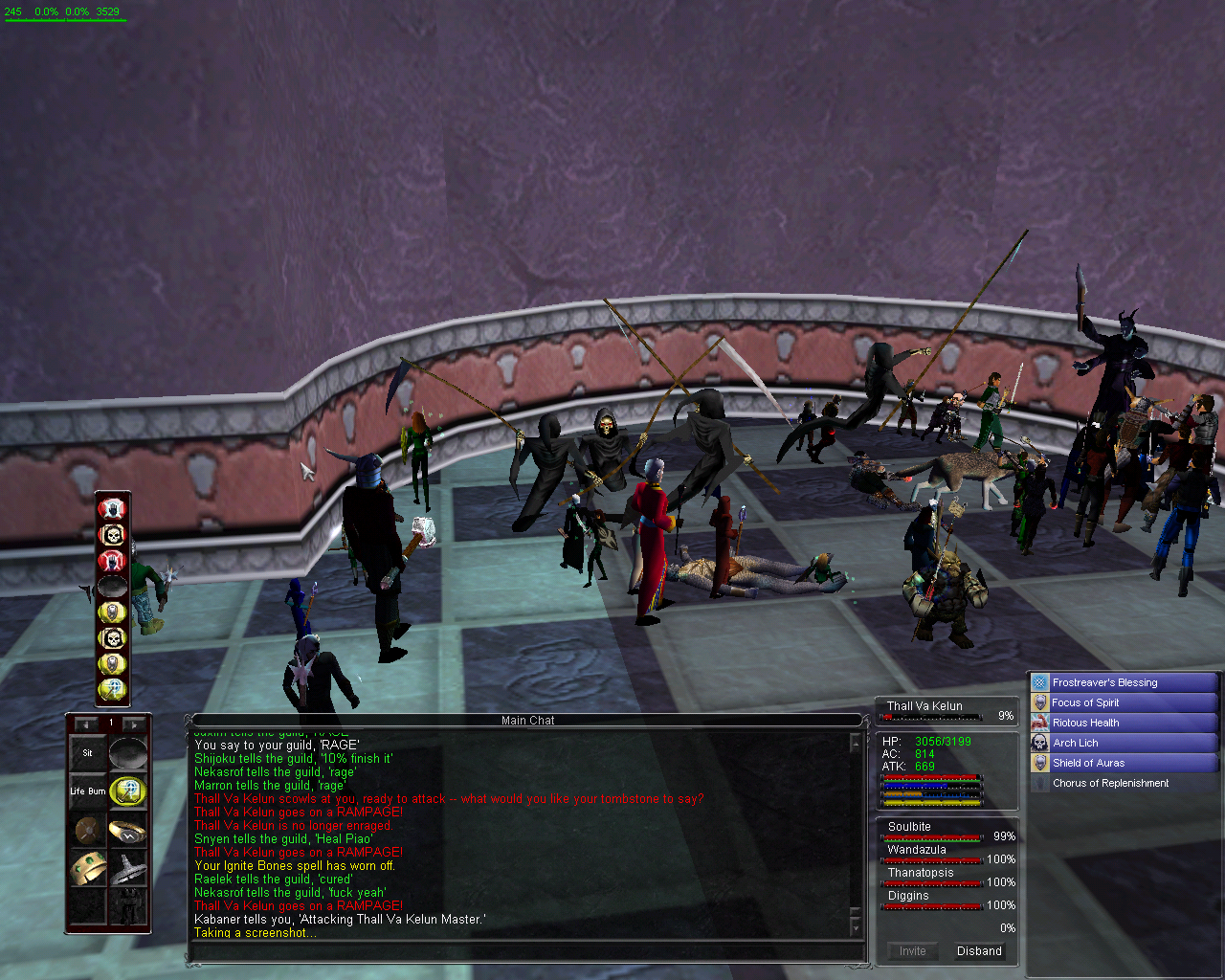The height and width of the screenshot is (980, 1225).
Task: Click the Sit hotbar button
Action: [87, 753]
